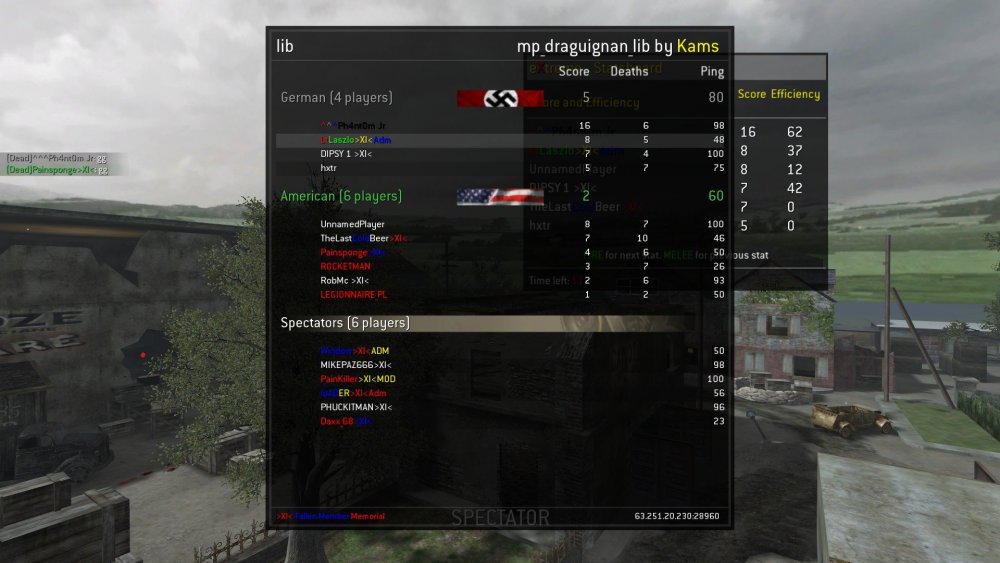Choose spectator PainKiller >XI< MOD

click(358, 379)
